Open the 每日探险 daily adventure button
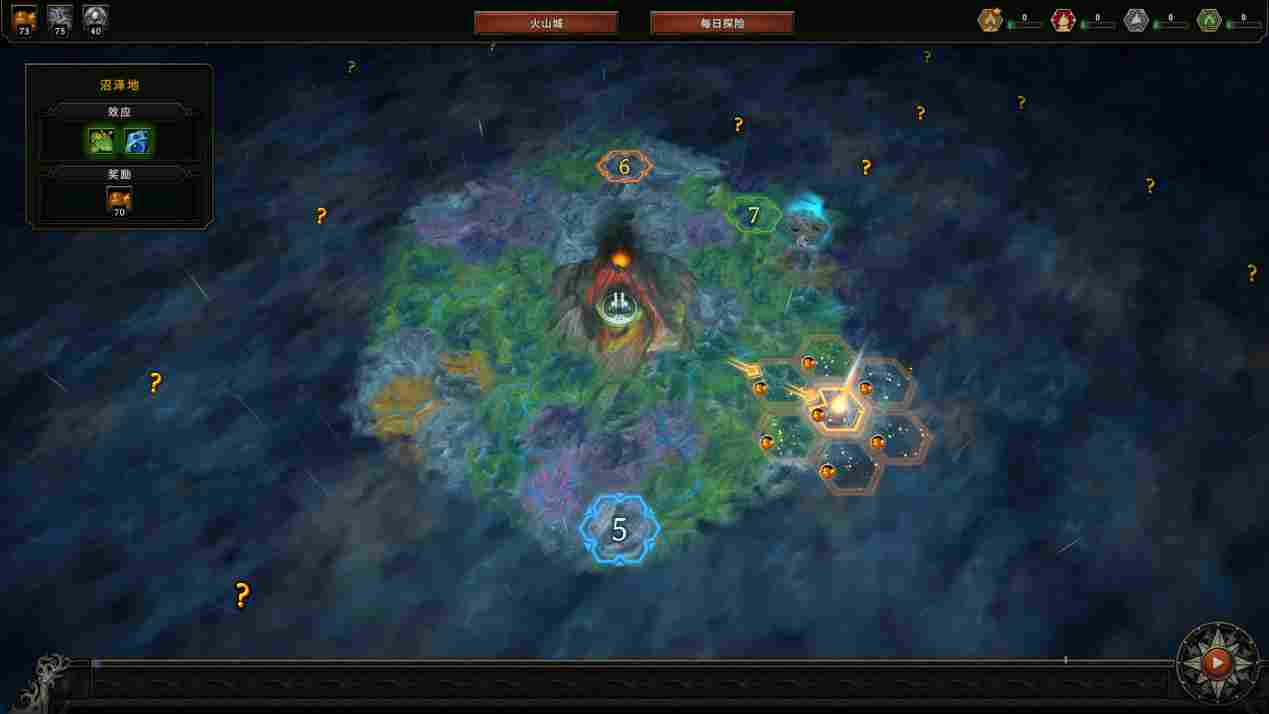 722,23
